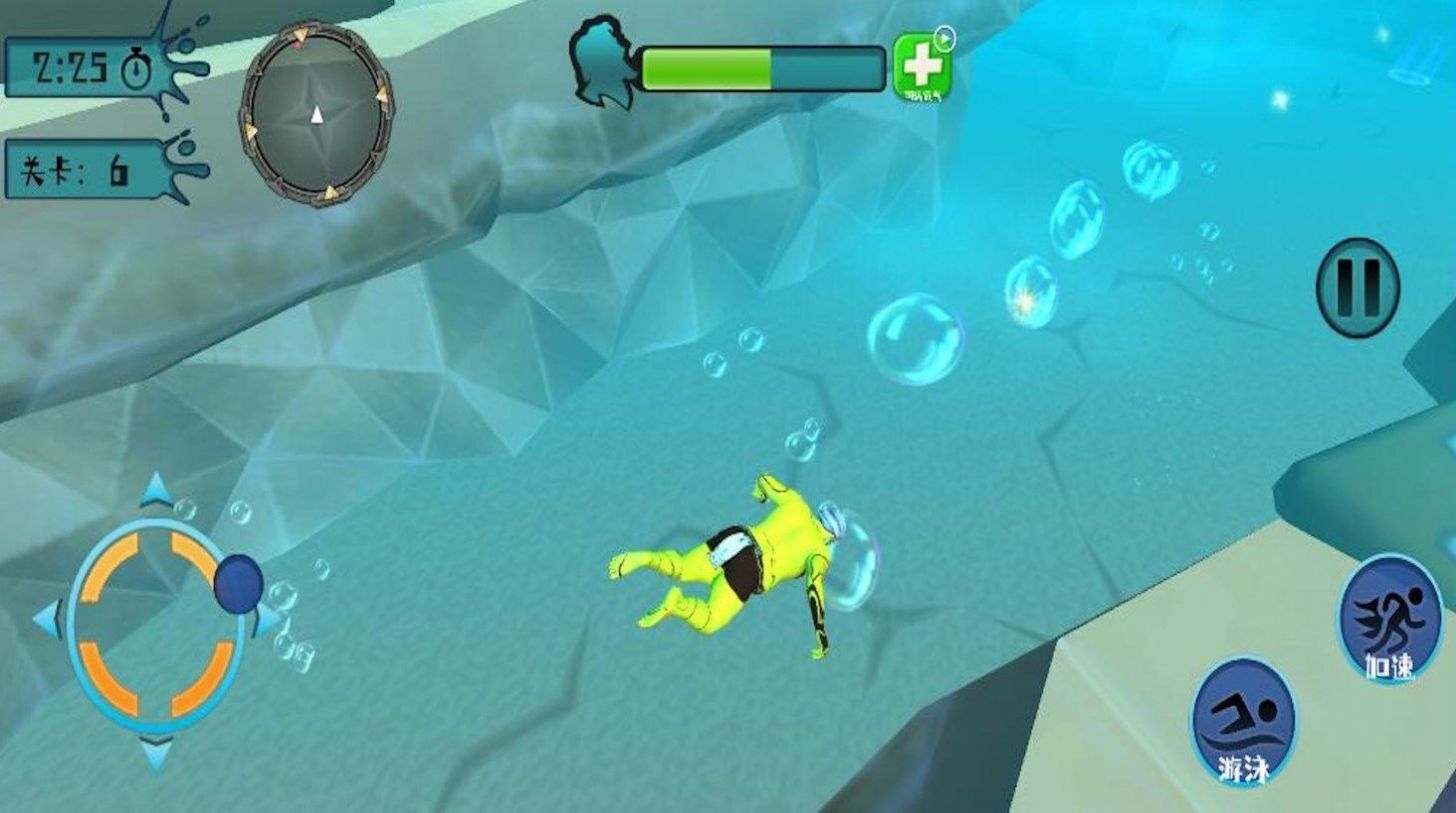Pause the game
Screen dimensions: 1456x813
tap(1357, 287)
